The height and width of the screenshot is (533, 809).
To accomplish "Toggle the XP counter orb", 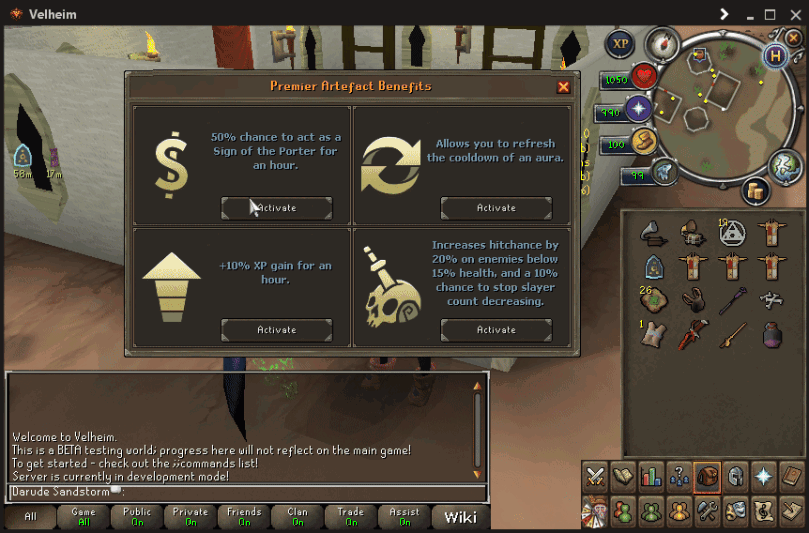I will point(620,44).
